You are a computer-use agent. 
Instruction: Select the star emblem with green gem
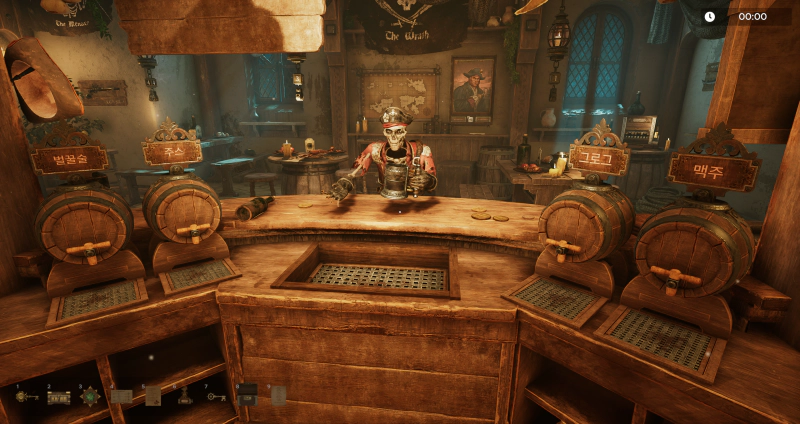[90, 396]
